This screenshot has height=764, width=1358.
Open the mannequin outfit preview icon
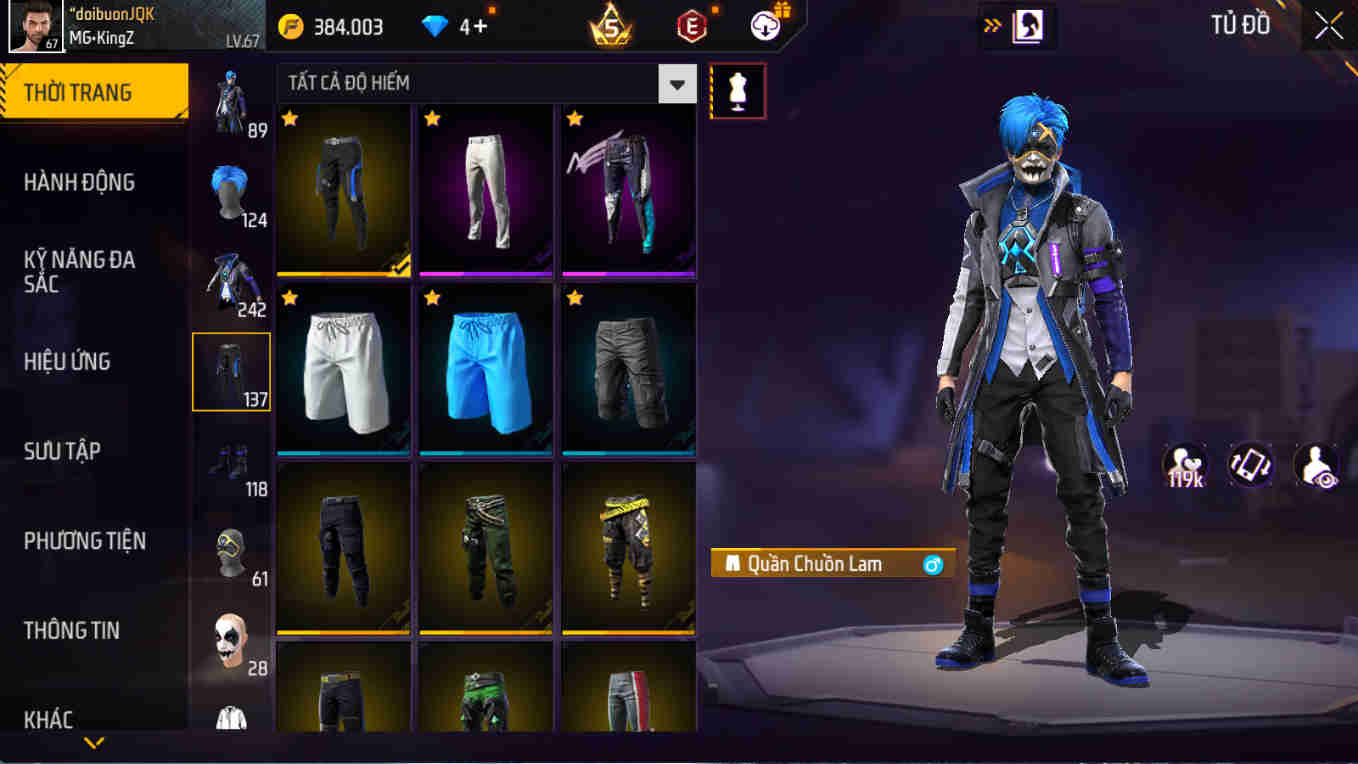click(x=737, y=90)
